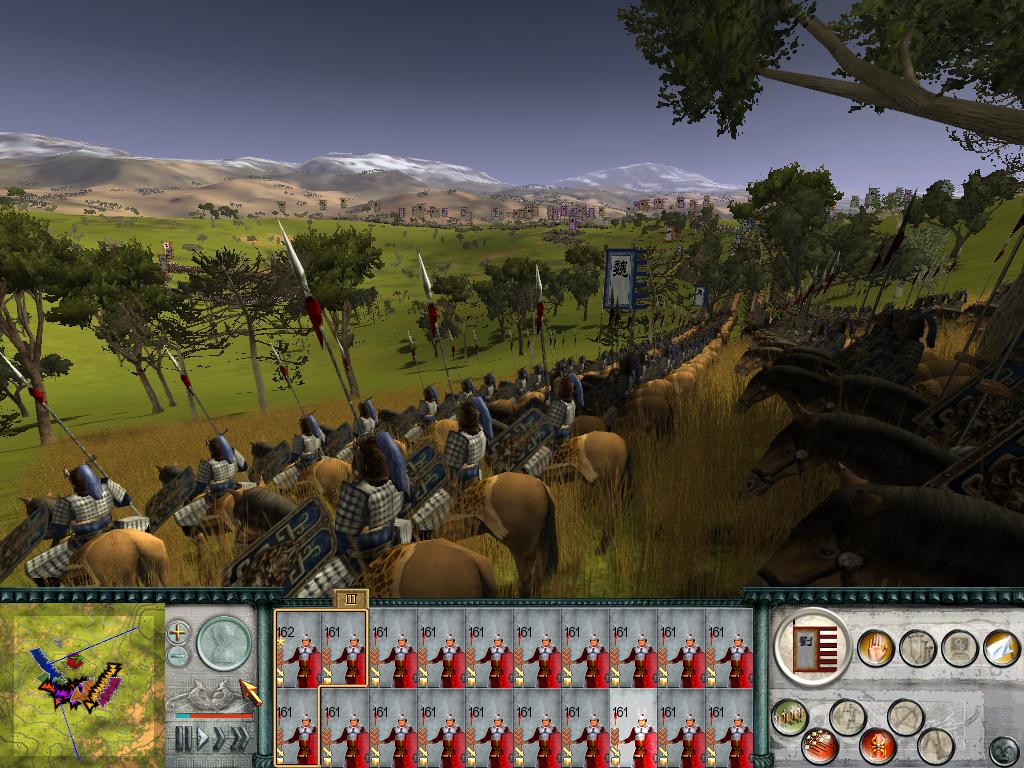This screenshot has width=1024, height=768.
Task: Toggle the greyed shield guard button
Action: tap(916, 648)
